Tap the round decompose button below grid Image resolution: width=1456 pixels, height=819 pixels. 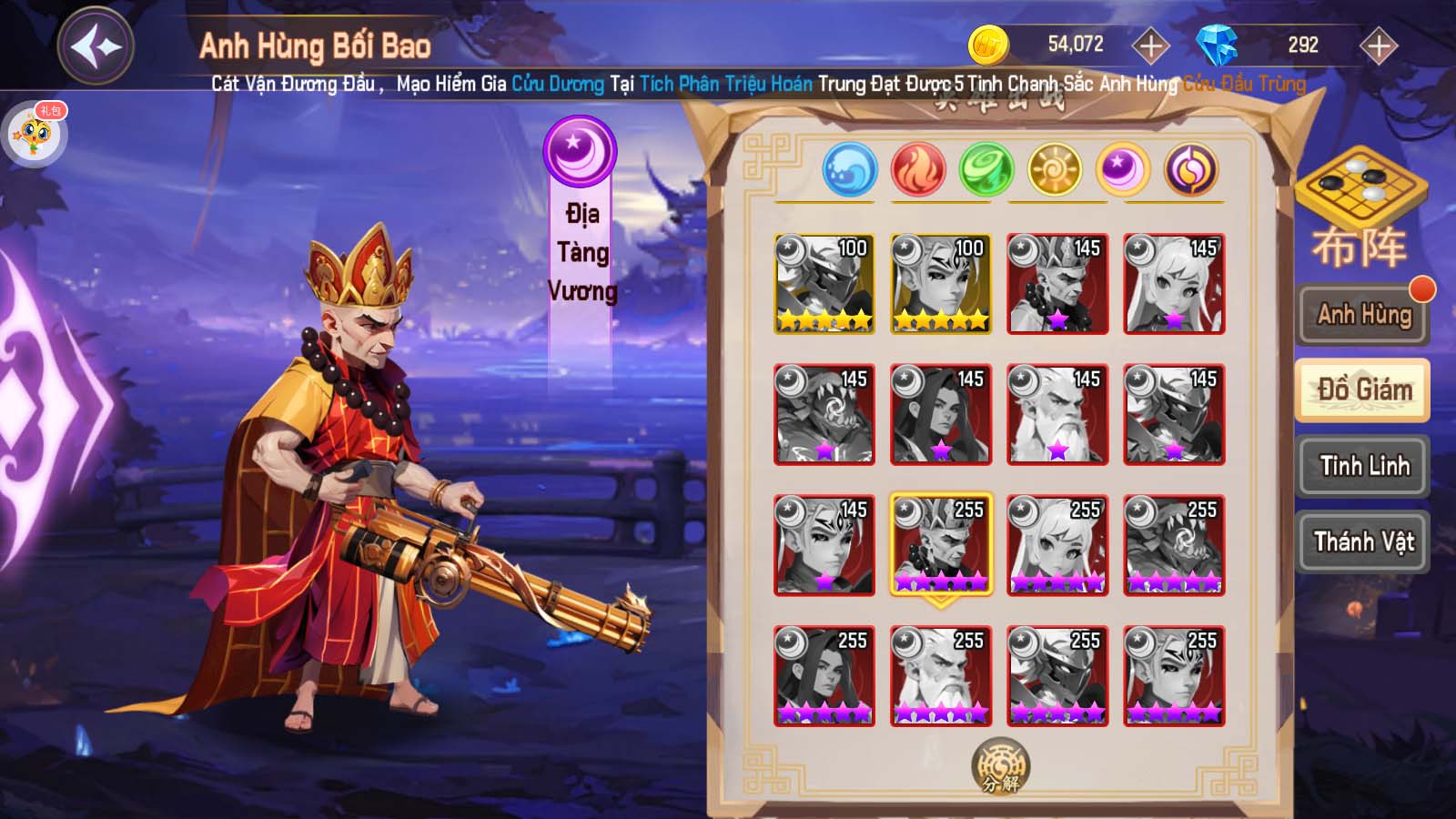point(1000,765)
